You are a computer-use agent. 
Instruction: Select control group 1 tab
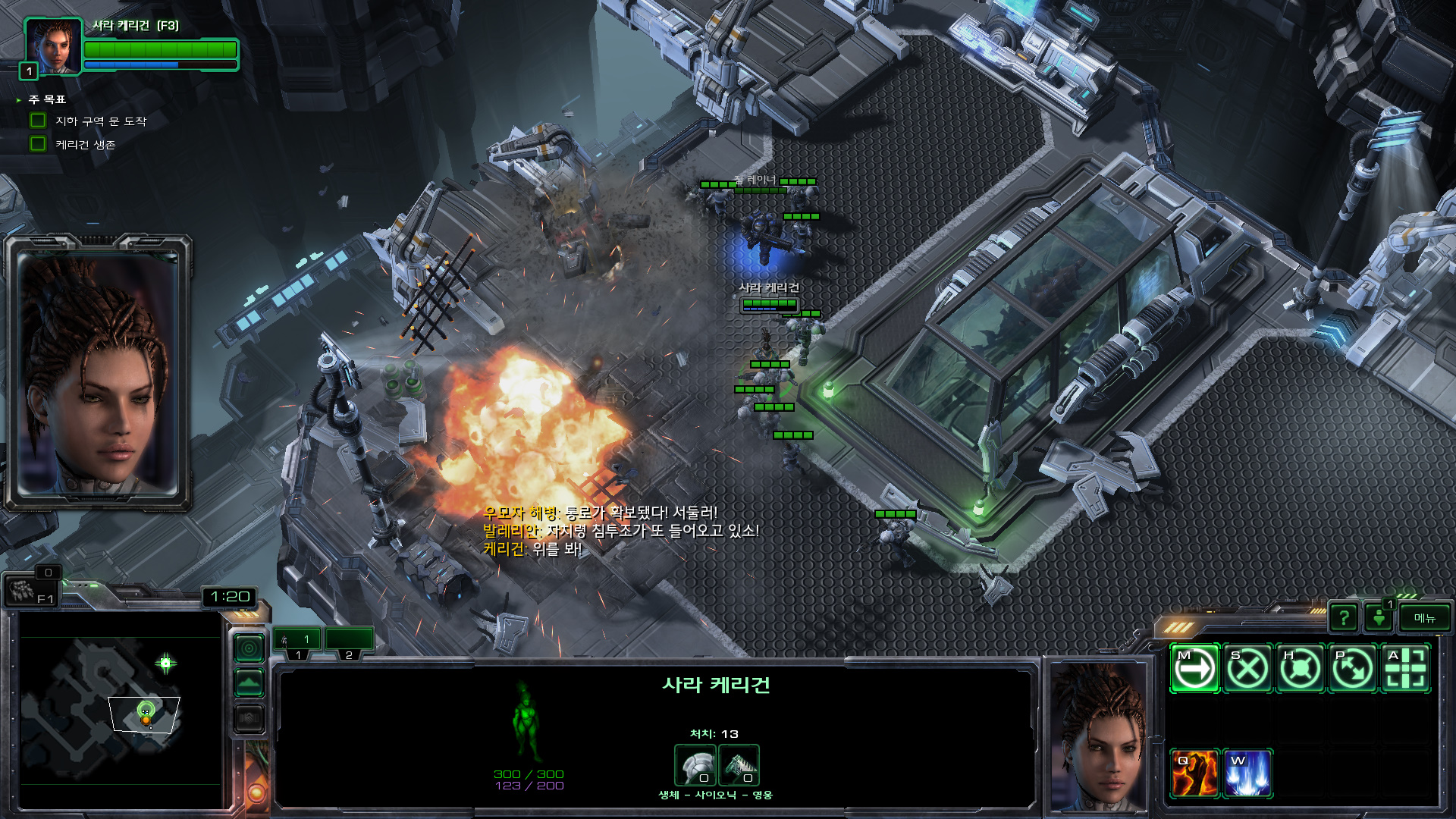point(298,641)
